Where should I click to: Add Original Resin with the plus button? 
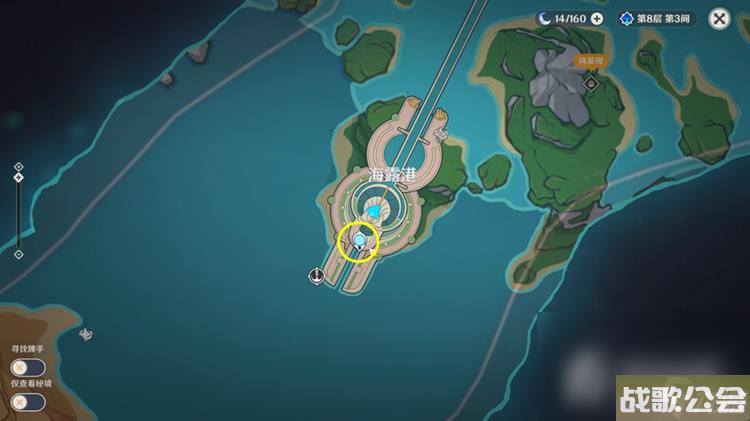pos(597,18)
